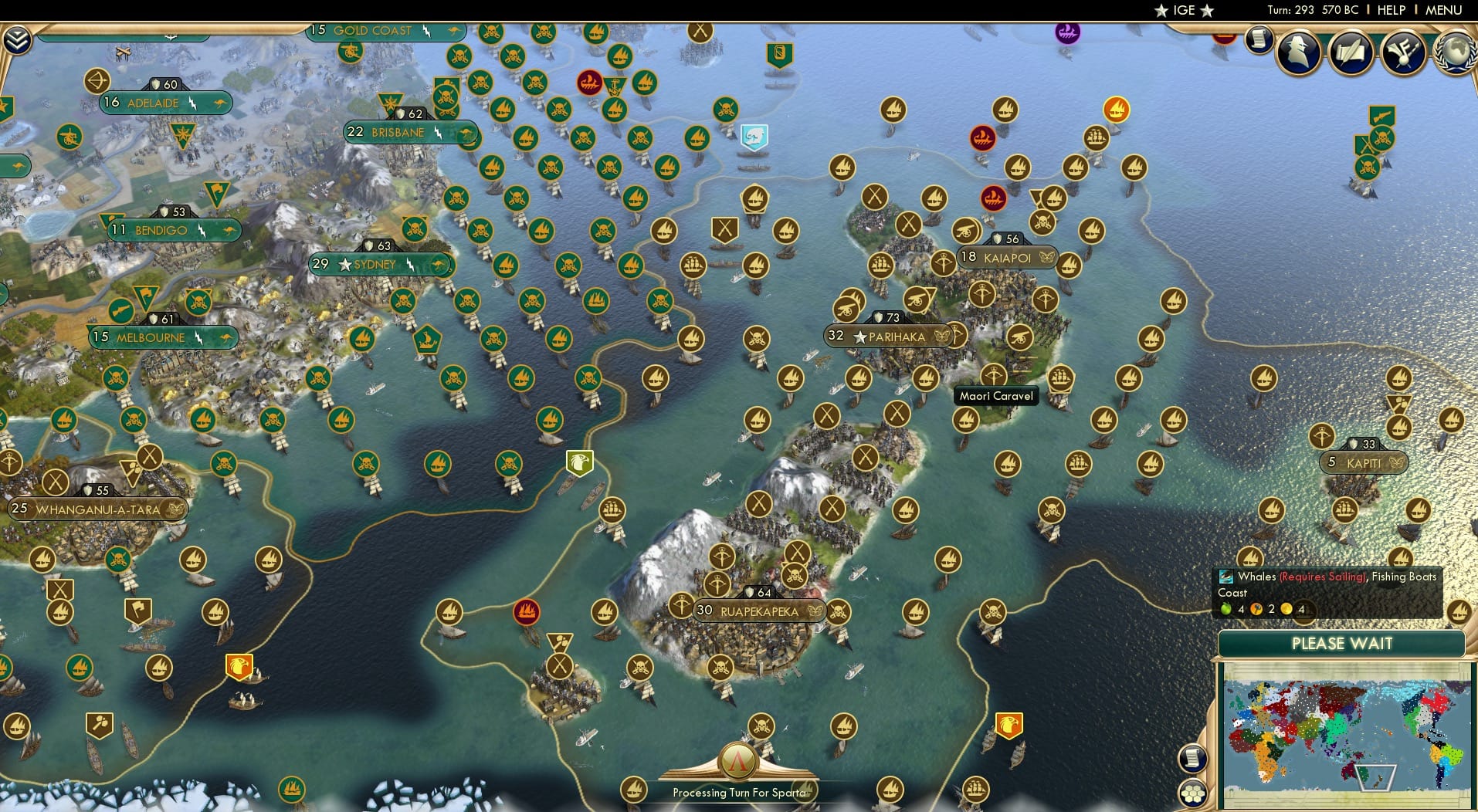Select the Great General eagle banner on the map

[x=579, y=463]
